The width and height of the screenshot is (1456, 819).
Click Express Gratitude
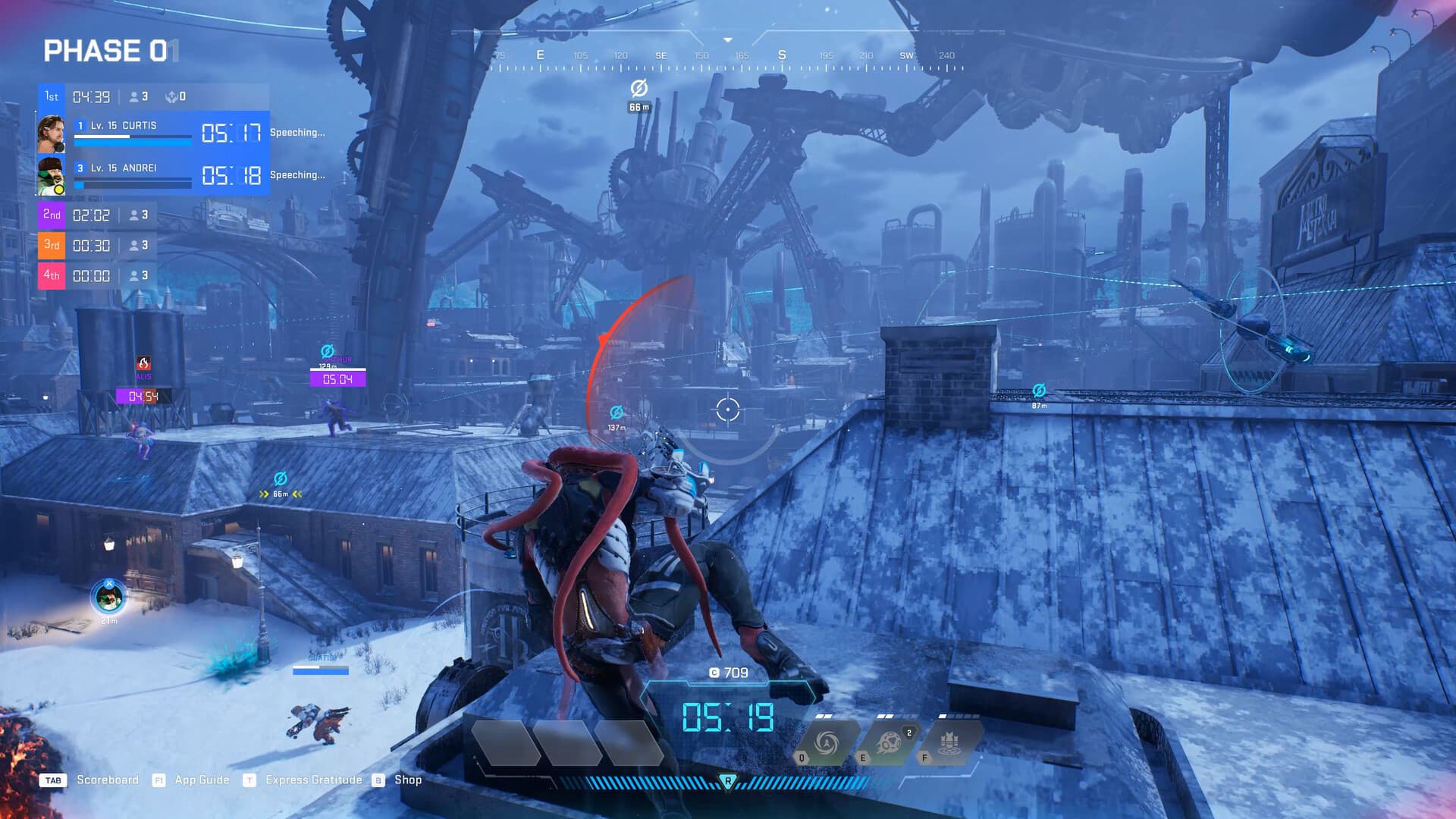[x=313, y=780]
